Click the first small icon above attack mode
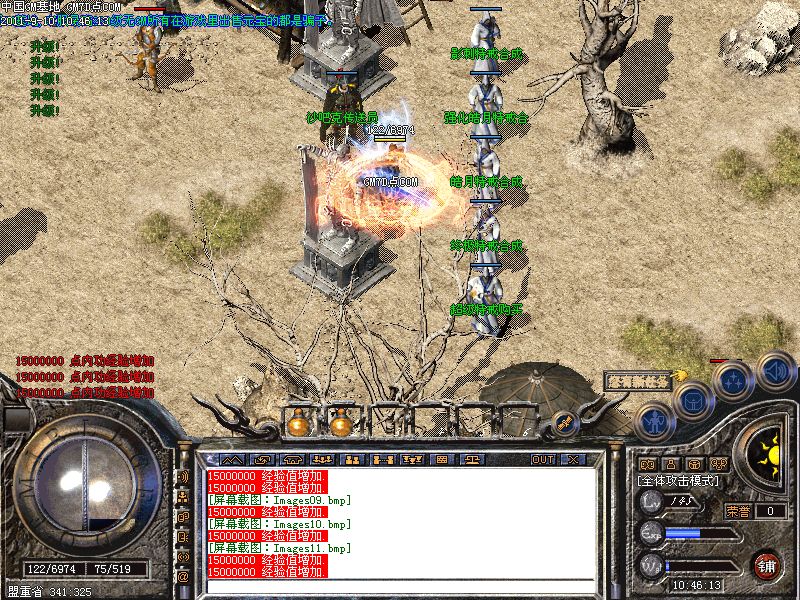800x600 pixels. pyautogui.click(x=646, y=464)
